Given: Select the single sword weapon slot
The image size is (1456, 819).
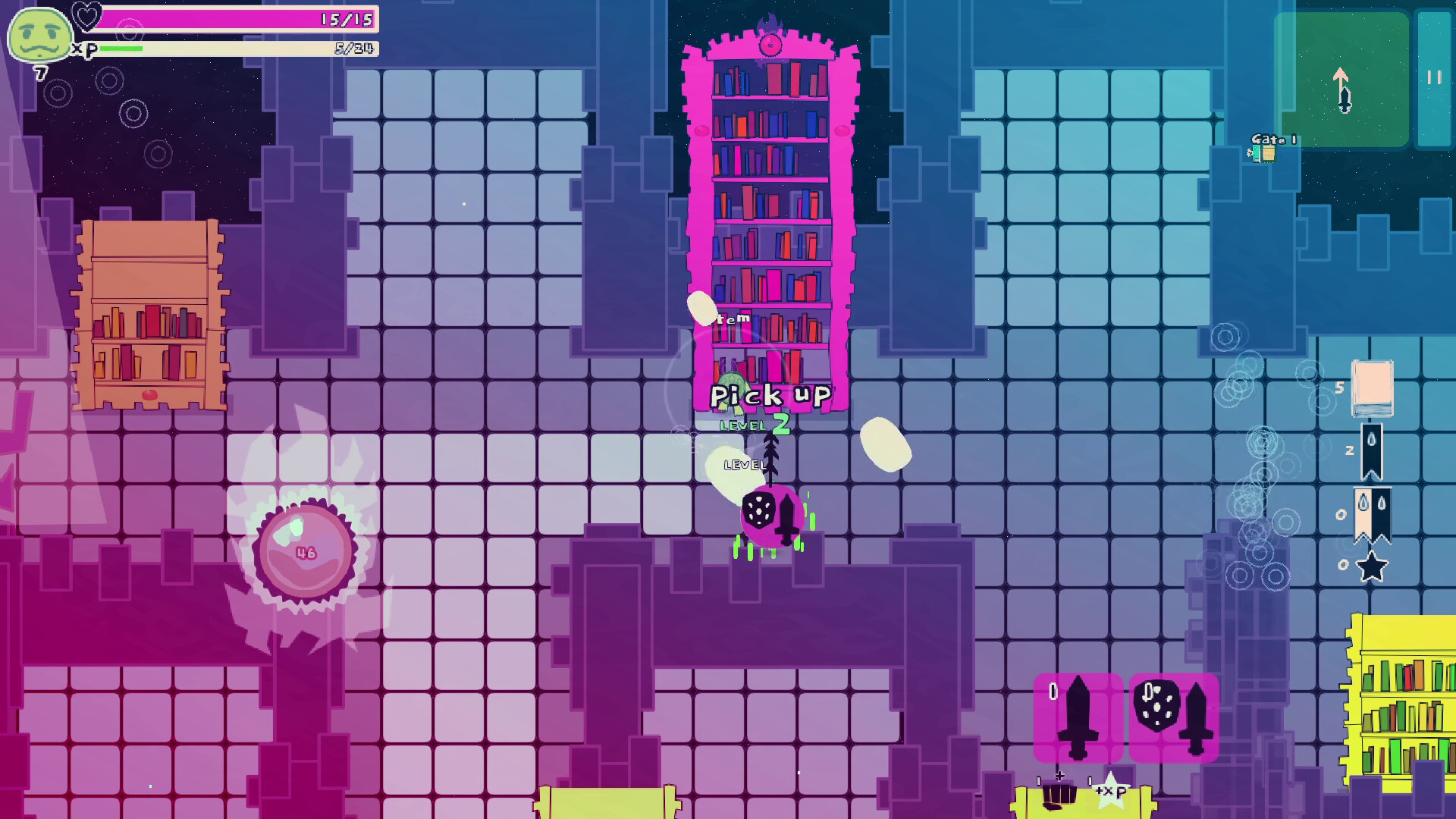Looking at the screenshot, I should point(1078,717).
